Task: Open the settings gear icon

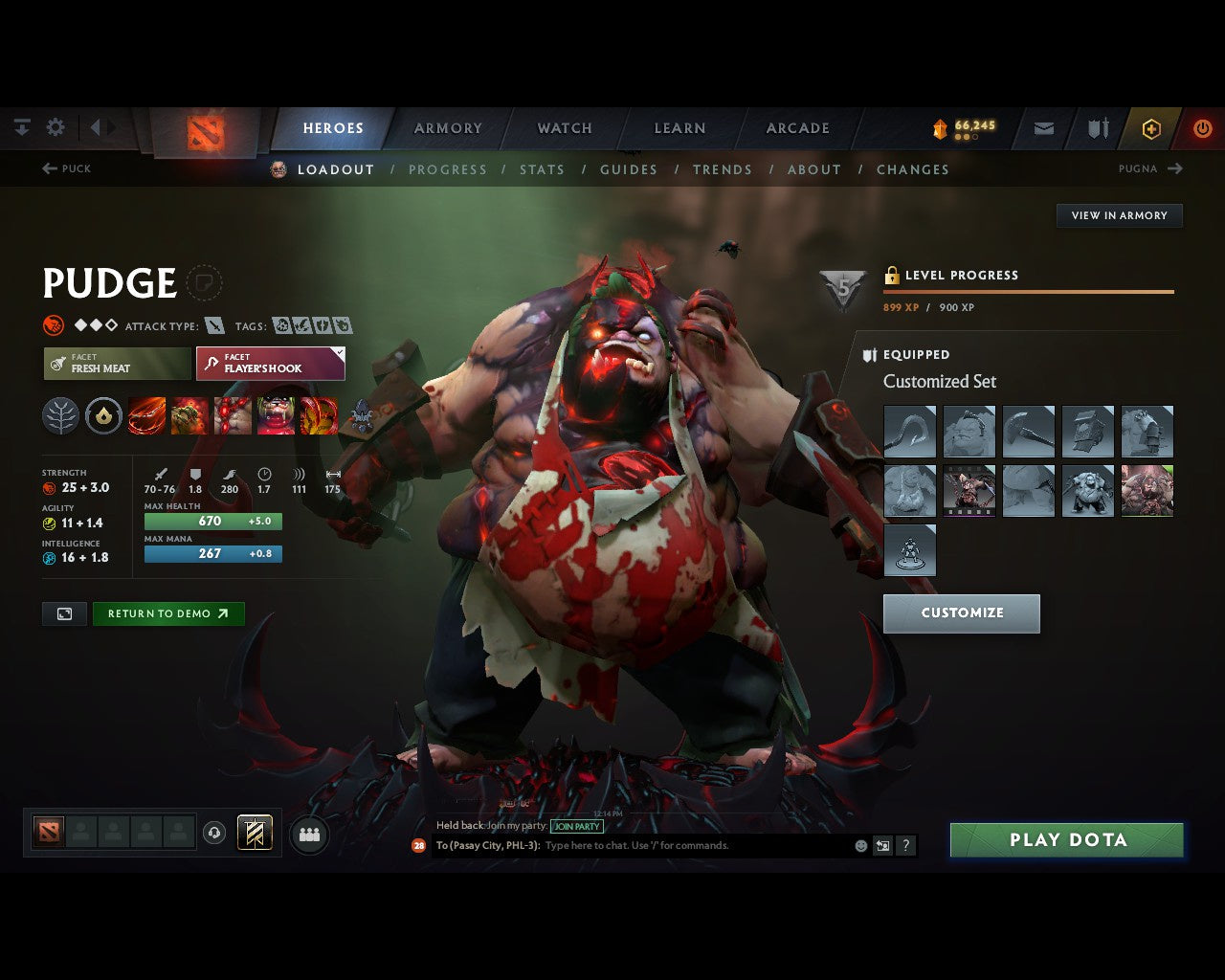Action: pyautogui.click(x=56, y=126)
